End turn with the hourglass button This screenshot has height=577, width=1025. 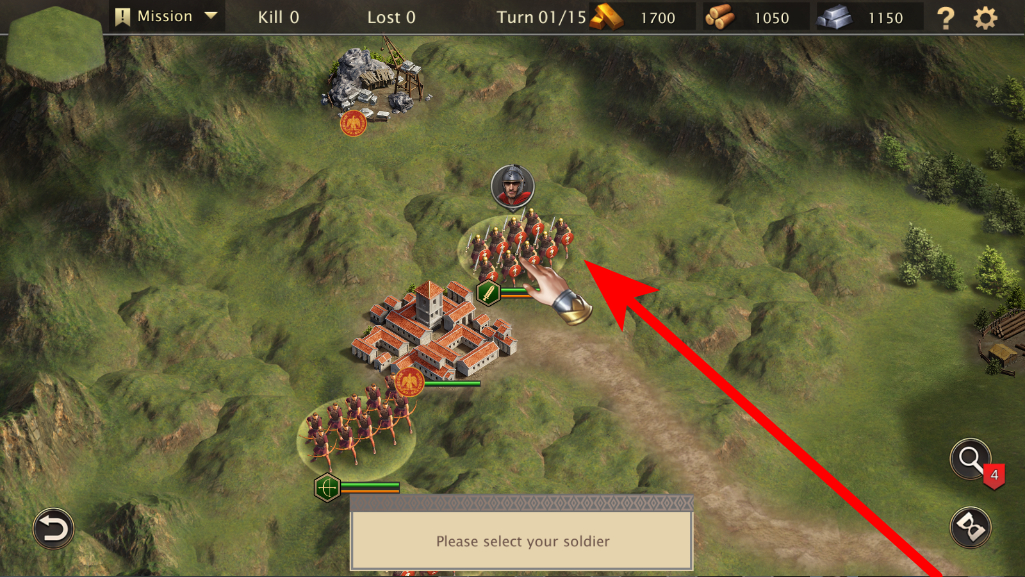click(970, 525)
